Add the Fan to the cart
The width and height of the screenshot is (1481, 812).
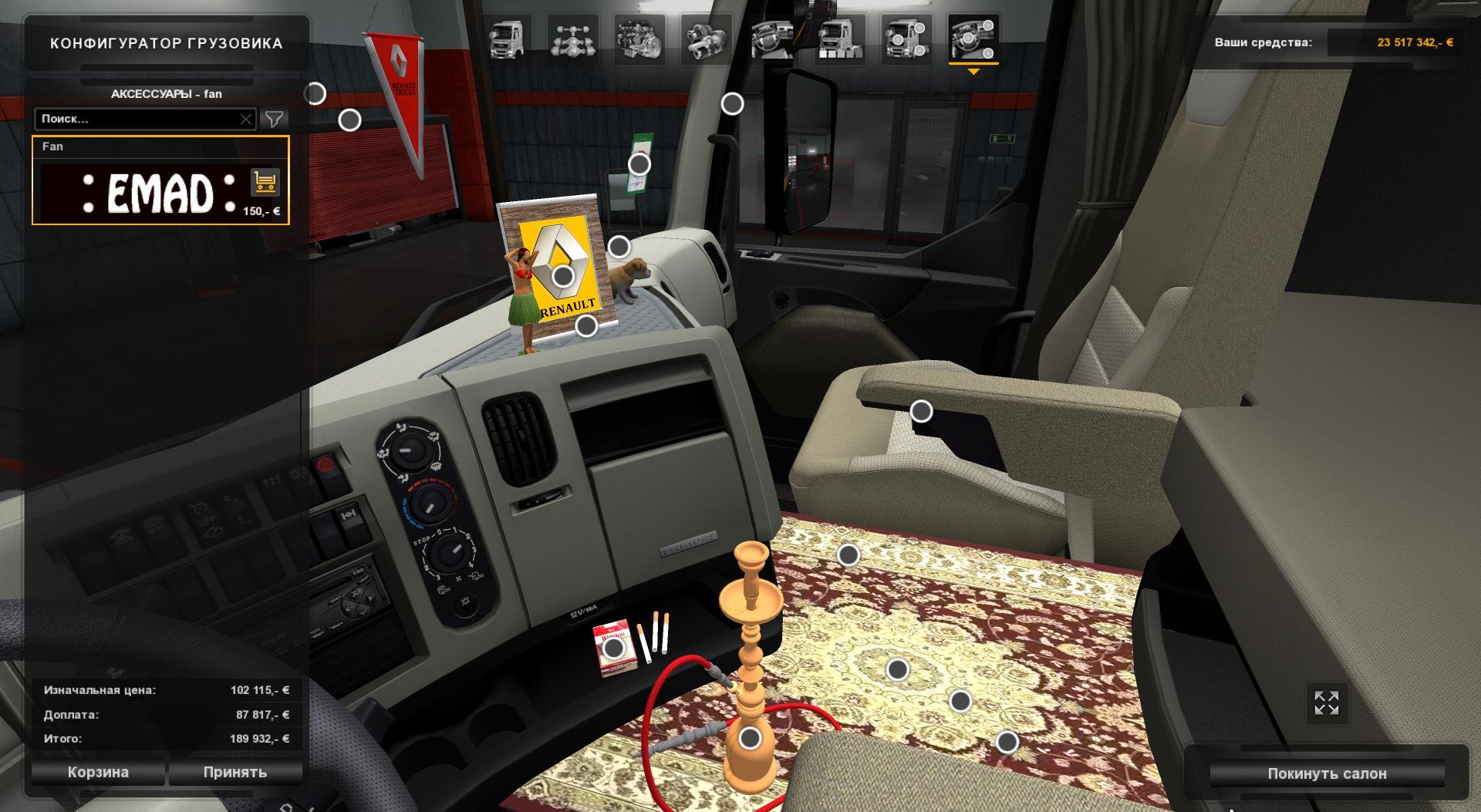point(265,183)
